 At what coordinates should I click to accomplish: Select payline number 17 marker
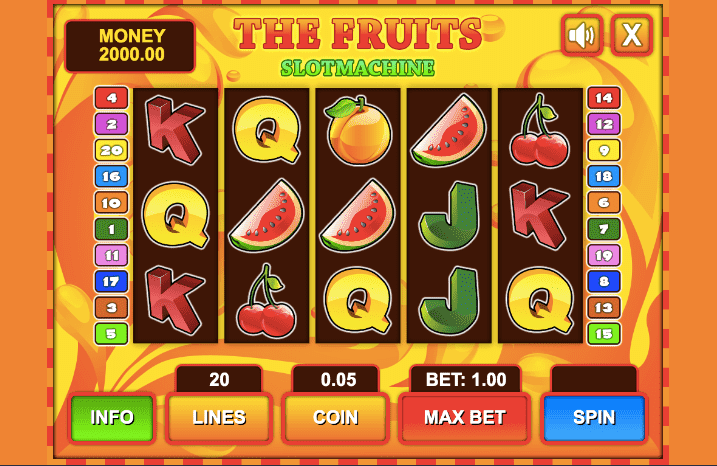110,281
